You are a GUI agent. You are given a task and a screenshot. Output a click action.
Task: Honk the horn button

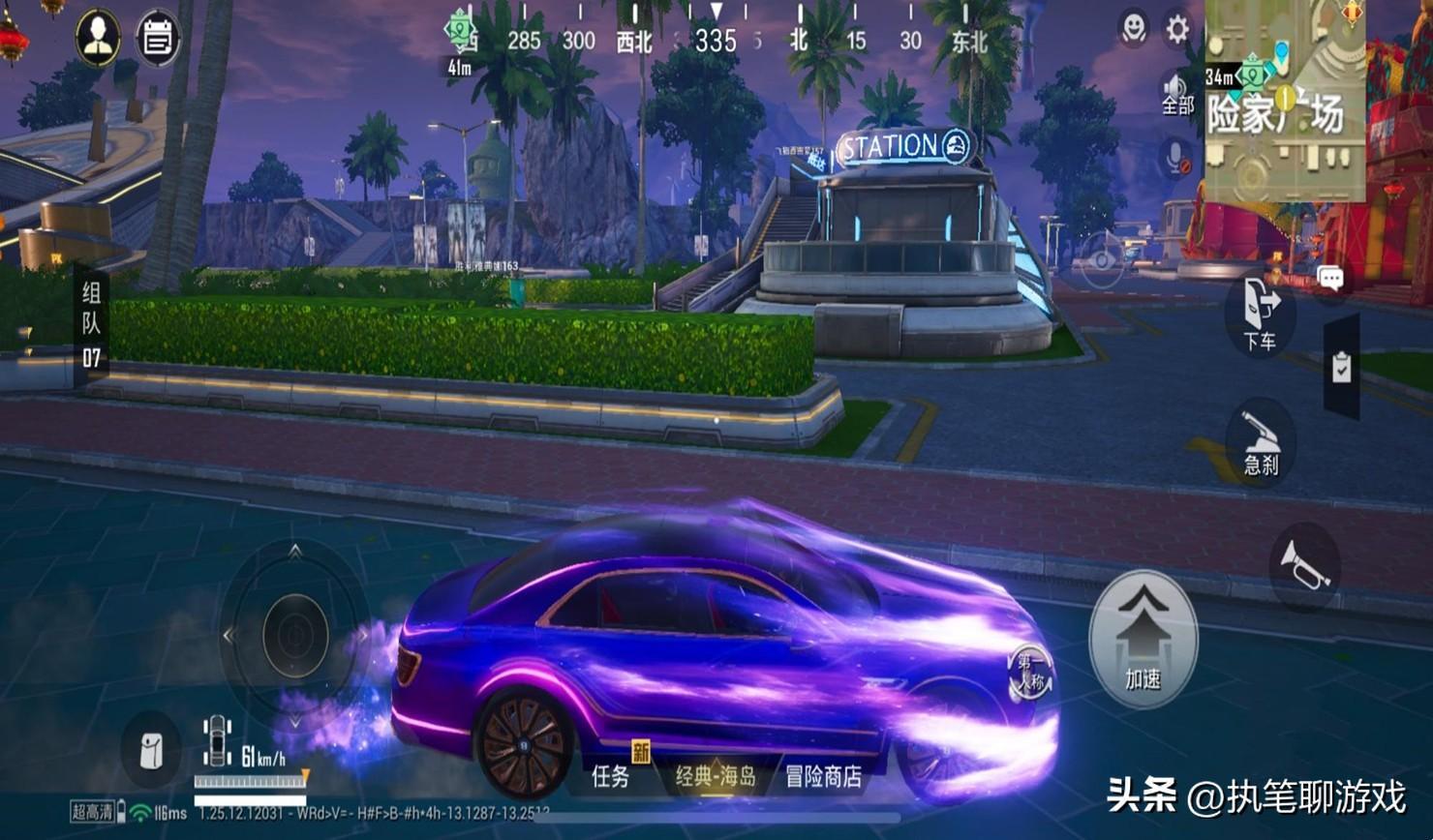point(1304,566)
